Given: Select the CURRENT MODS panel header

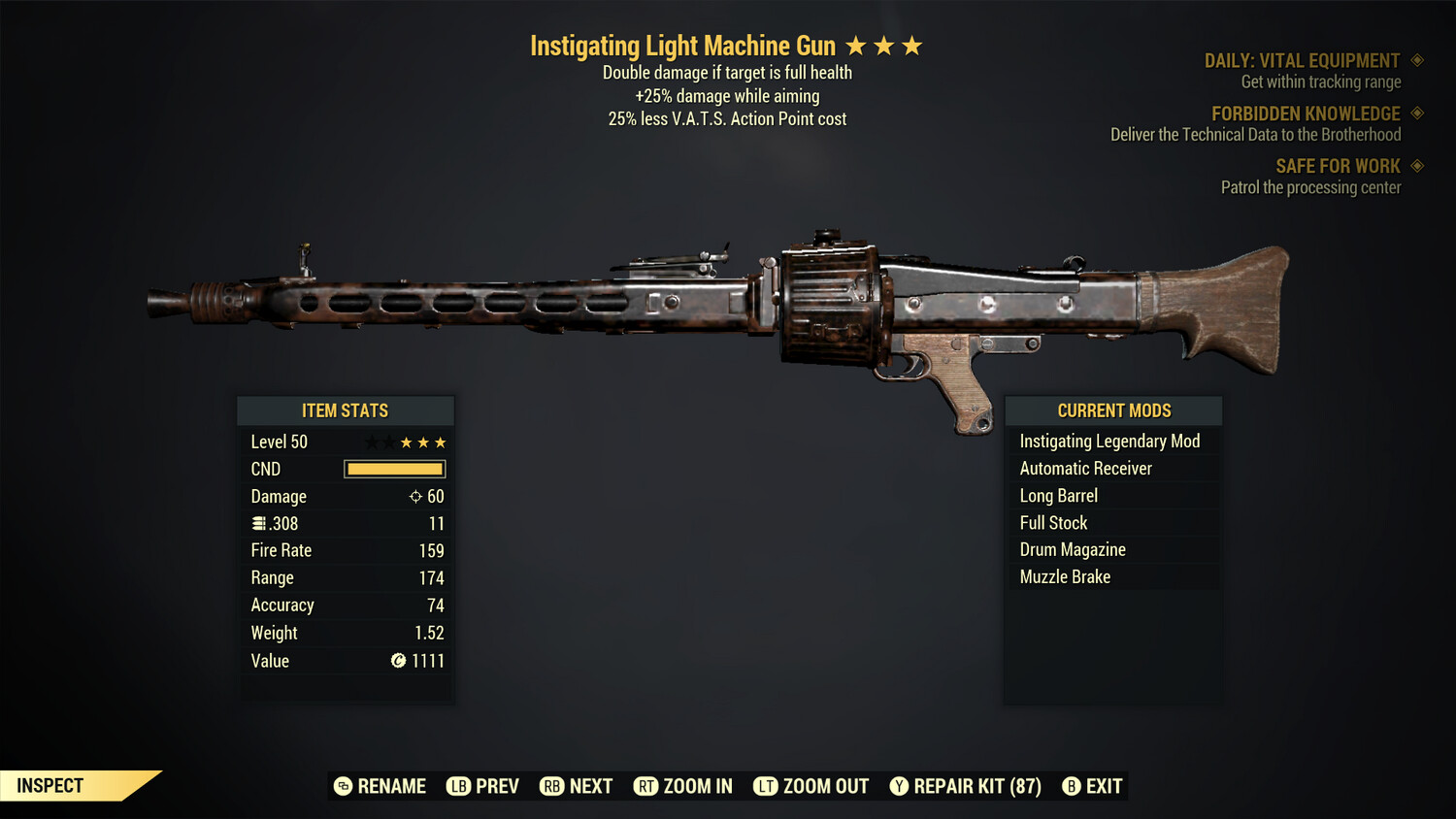Looking at the screenshot, I should 1112,410.
